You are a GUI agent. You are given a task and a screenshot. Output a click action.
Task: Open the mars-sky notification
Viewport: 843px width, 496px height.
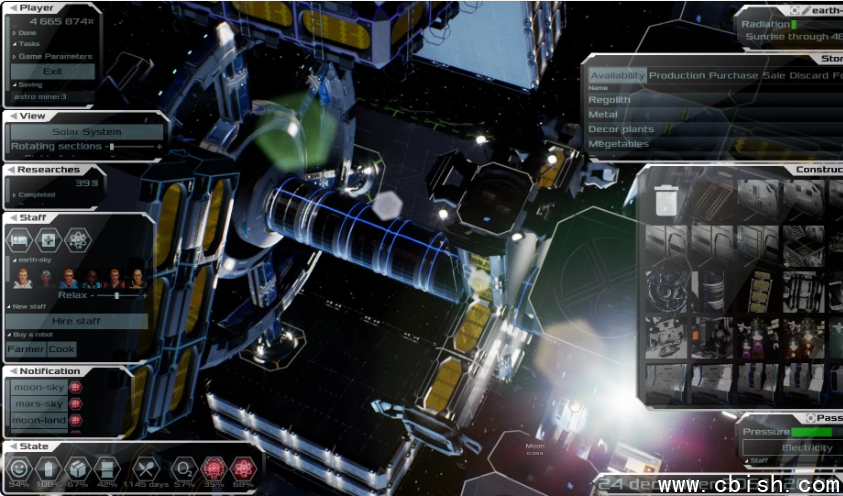pos(38,404)
